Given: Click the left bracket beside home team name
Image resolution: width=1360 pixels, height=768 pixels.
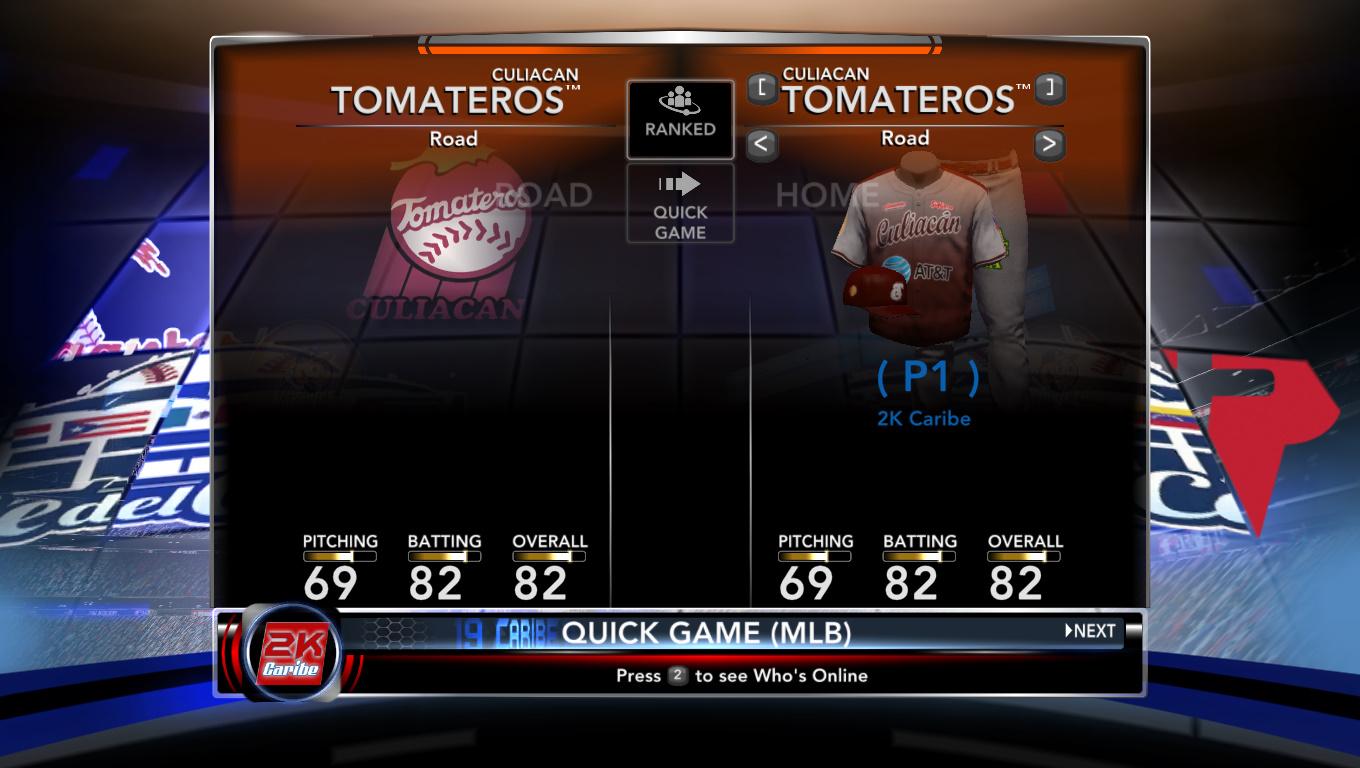Looking at the screenshot, I should pos(762,88).
